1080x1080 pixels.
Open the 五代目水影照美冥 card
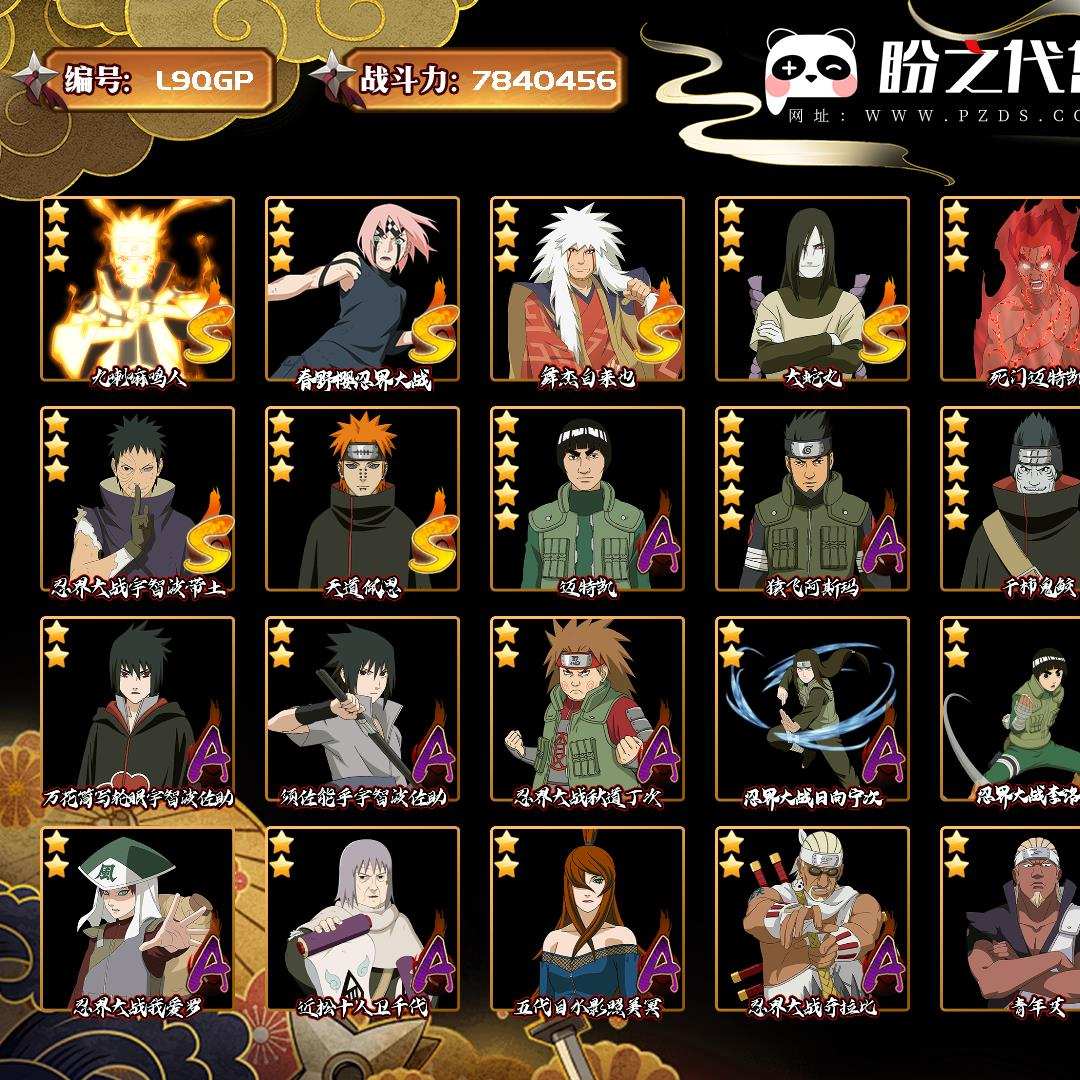pyautogui.click(x=587, y=918)
